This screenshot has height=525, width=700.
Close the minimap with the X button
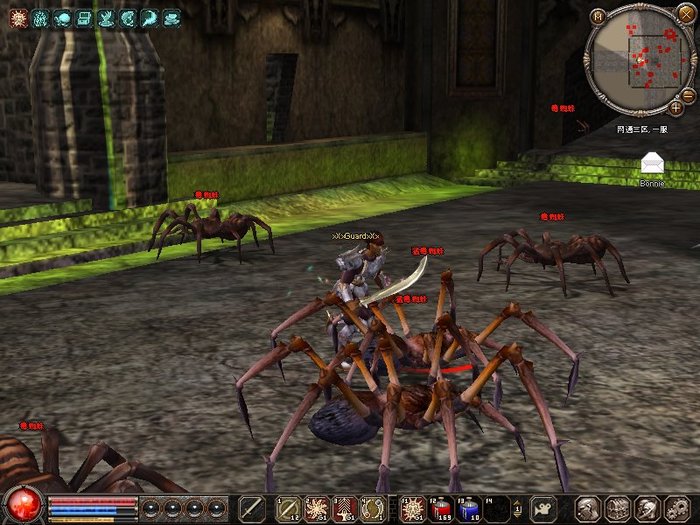(685, 14)
